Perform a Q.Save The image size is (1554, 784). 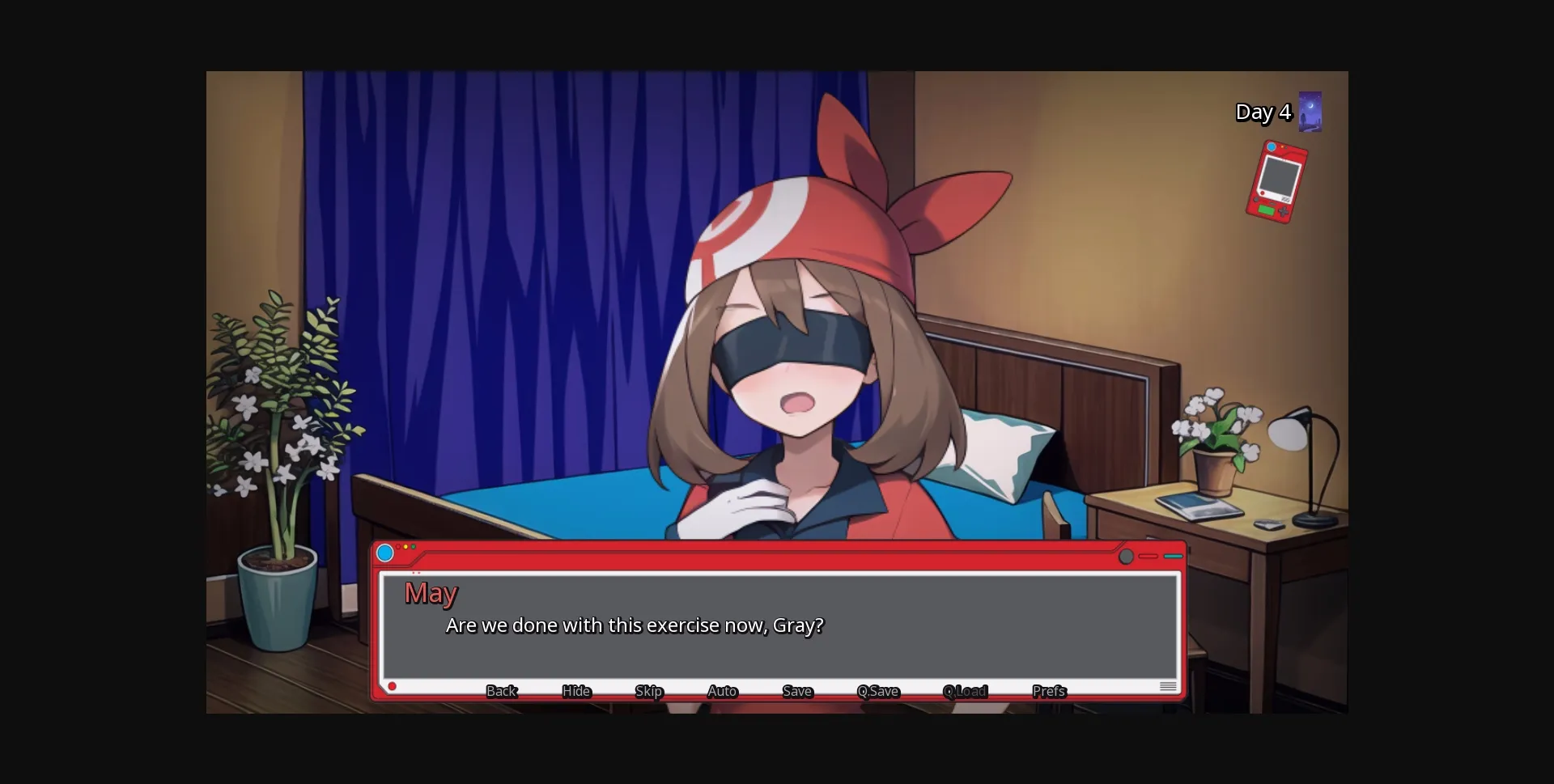tap(877, 692)
